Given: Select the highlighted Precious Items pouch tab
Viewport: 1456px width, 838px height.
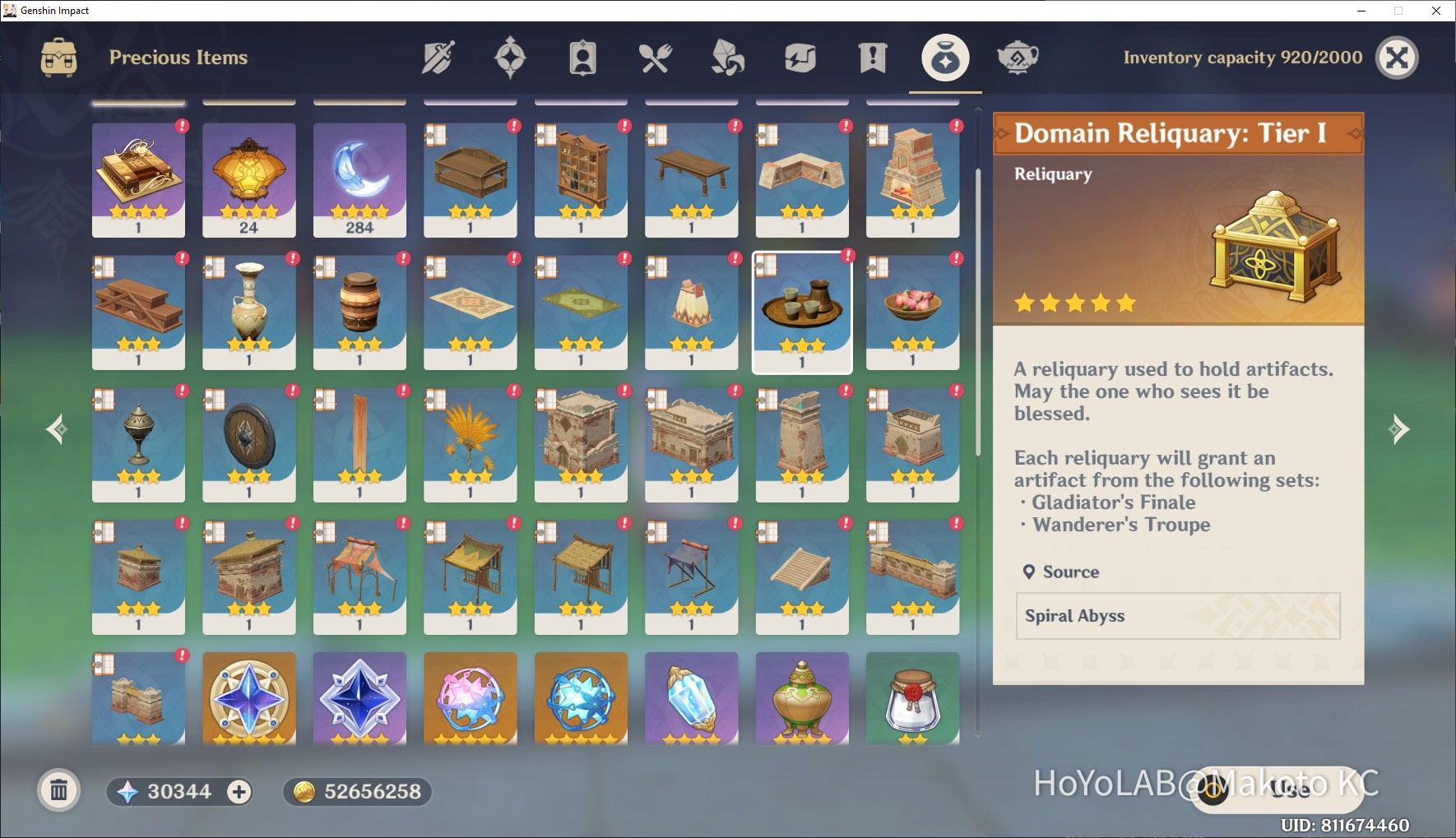Looking at the screenshot, I should coord(944,57).
